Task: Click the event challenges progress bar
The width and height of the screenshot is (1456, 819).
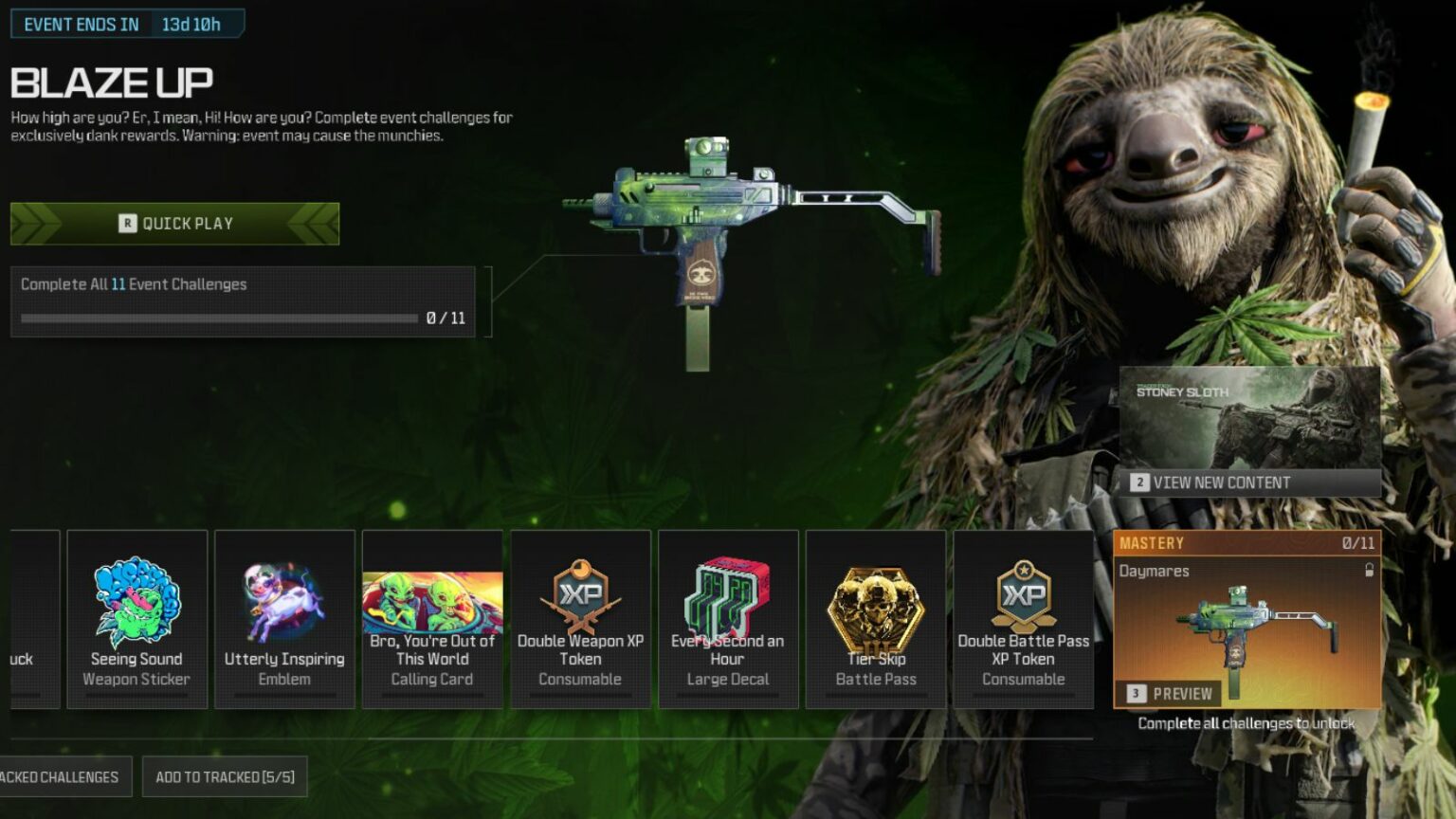Action: click(218, 318)
